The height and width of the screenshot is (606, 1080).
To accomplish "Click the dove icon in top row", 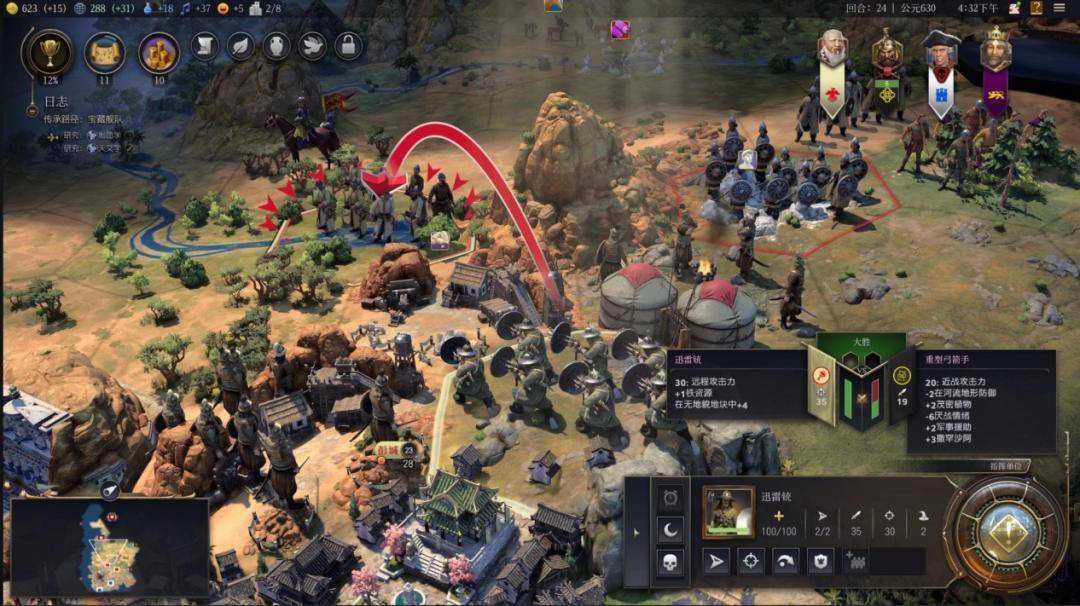I will pos(312,45).
